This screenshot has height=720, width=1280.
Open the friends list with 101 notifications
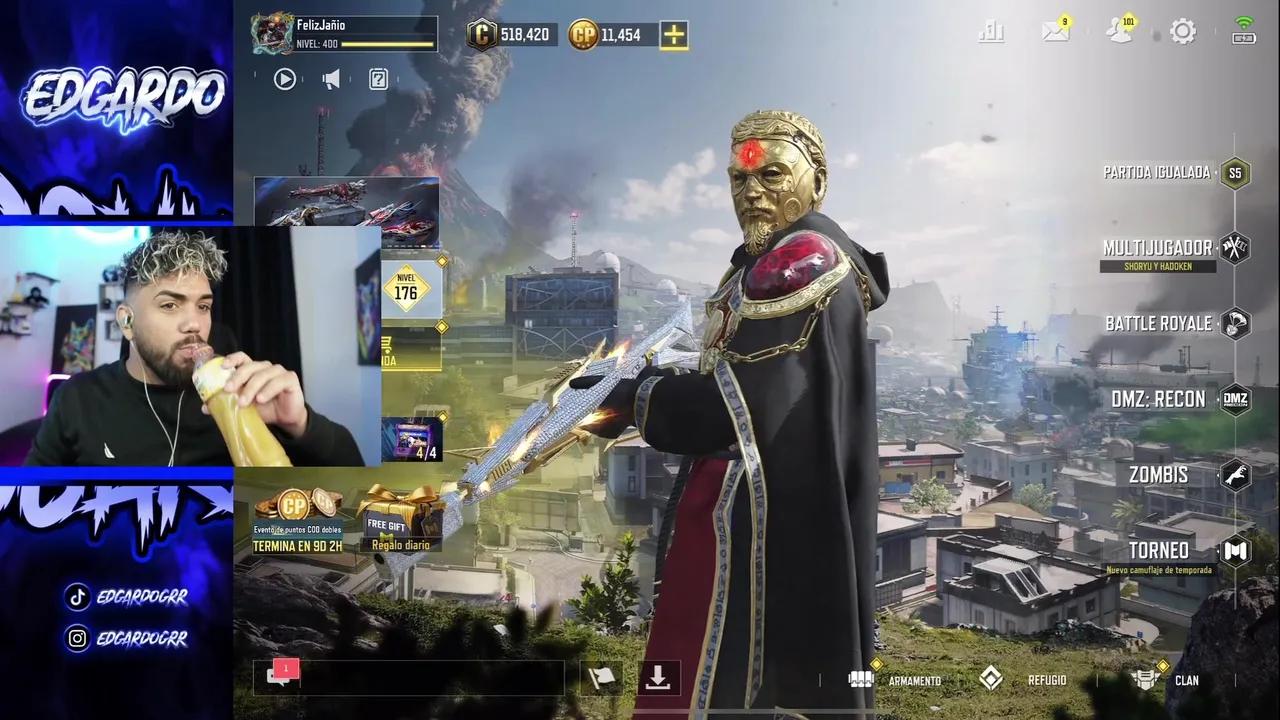click(1119, 31)
